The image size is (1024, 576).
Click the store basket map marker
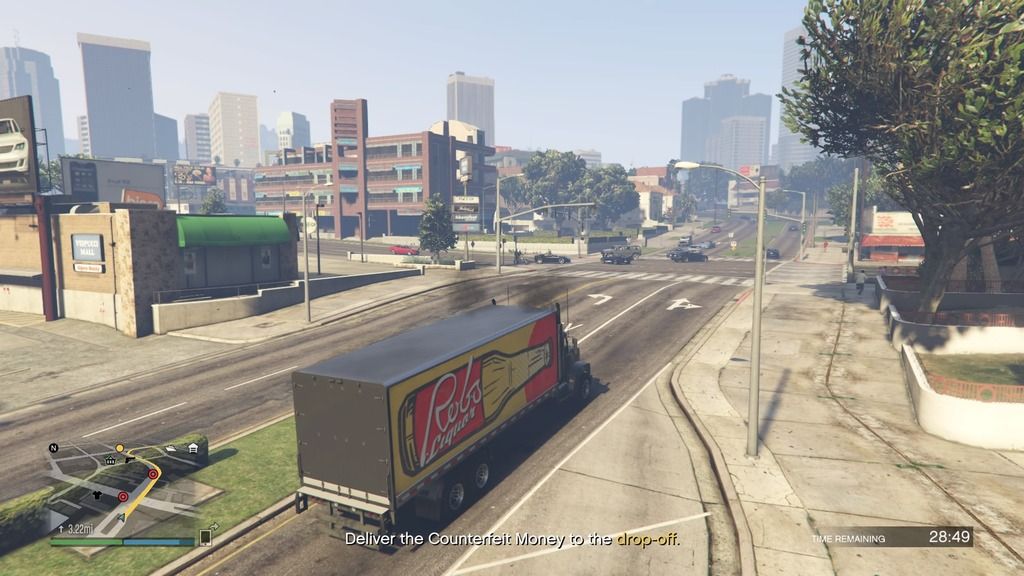coord(110,461)
